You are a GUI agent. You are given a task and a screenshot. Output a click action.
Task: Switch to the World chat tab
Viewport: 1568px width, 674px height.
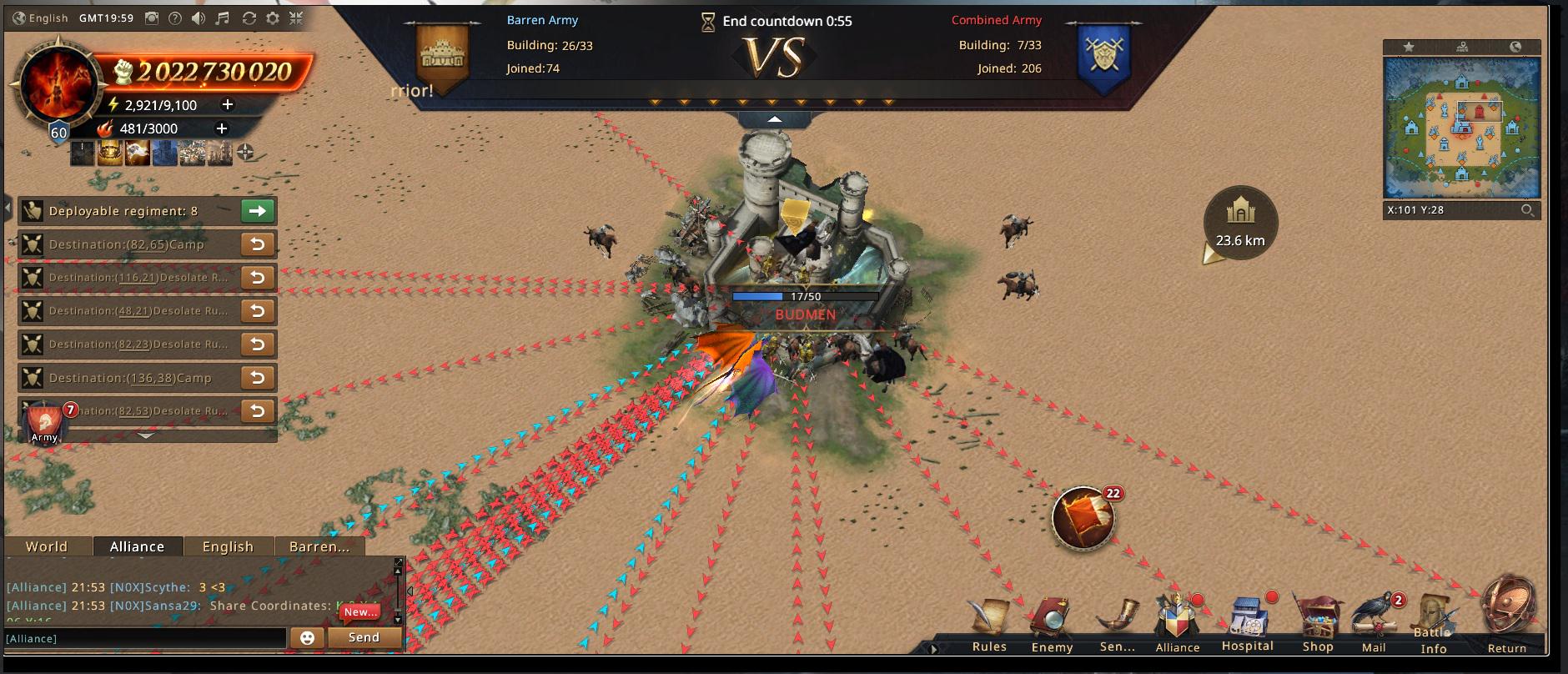coord(47,546)
